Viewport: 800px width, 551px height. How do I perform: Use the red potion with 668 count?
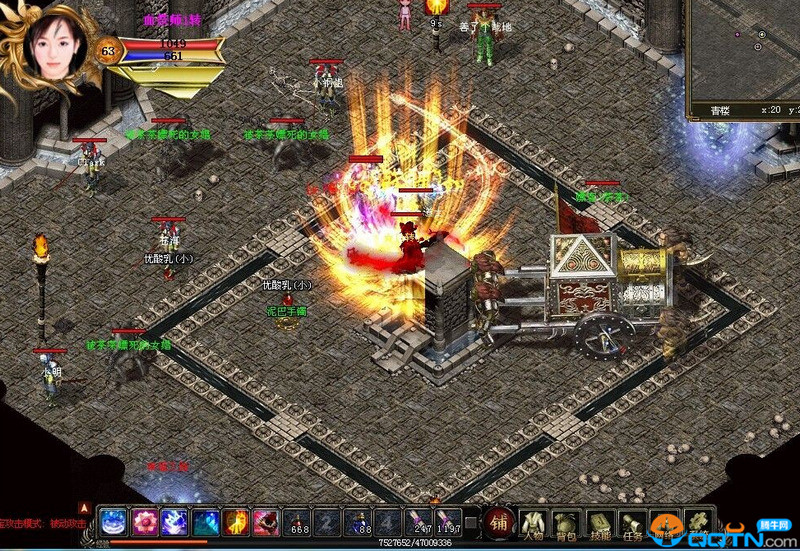pos(298,522)
